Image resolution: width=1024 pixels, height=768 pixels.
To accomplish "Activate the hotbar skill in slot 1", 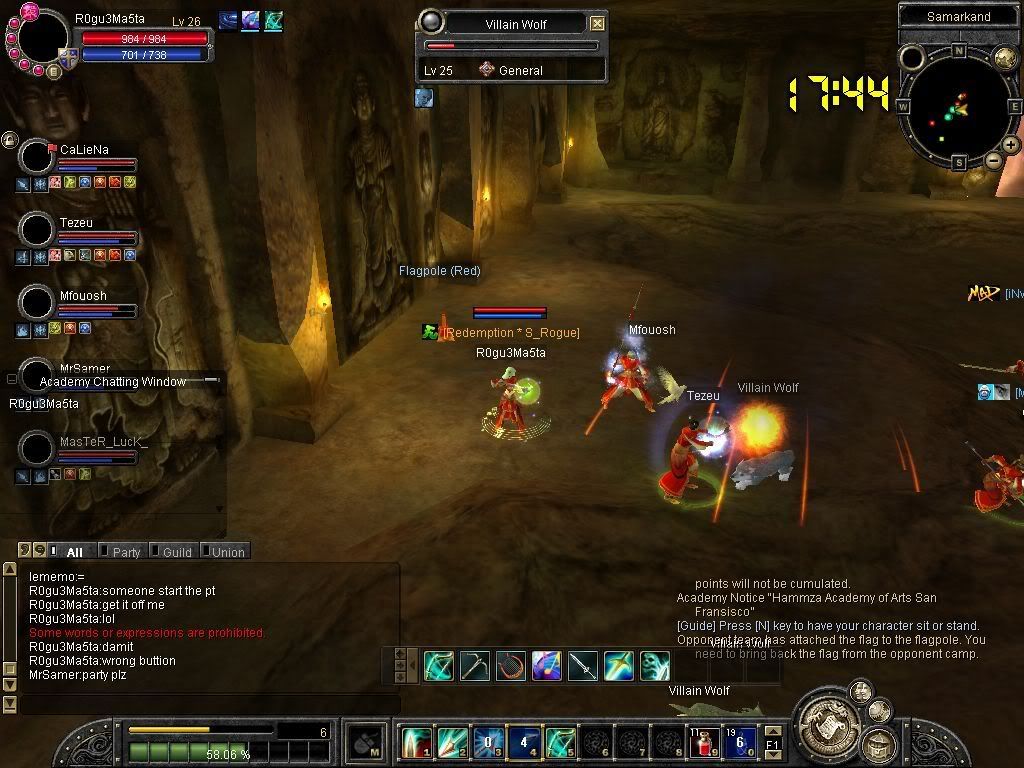I will [x=416, y=743].
